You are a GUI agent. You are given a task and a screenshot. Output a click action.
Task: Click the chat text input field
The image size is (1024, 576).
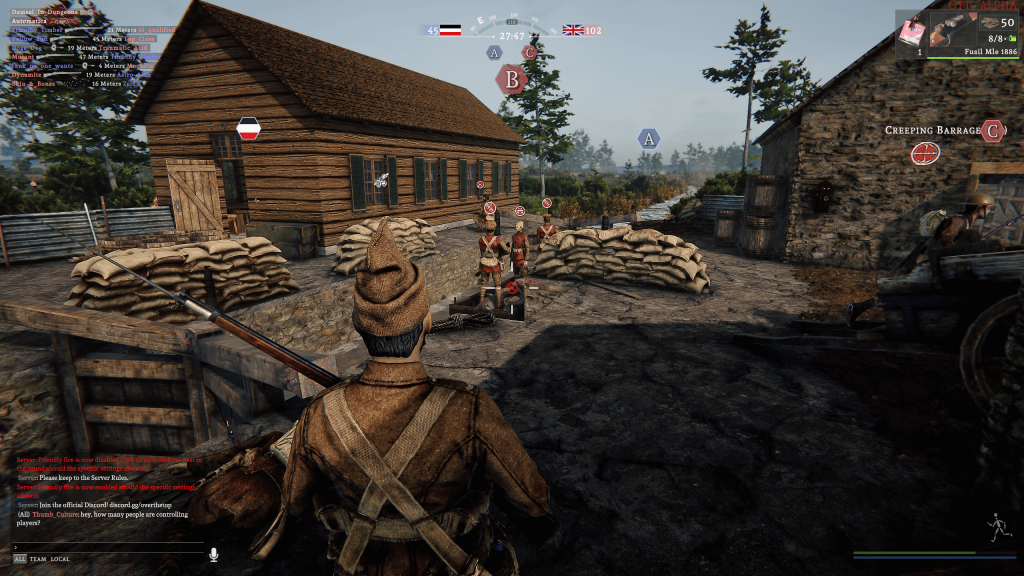coord(105,547)
